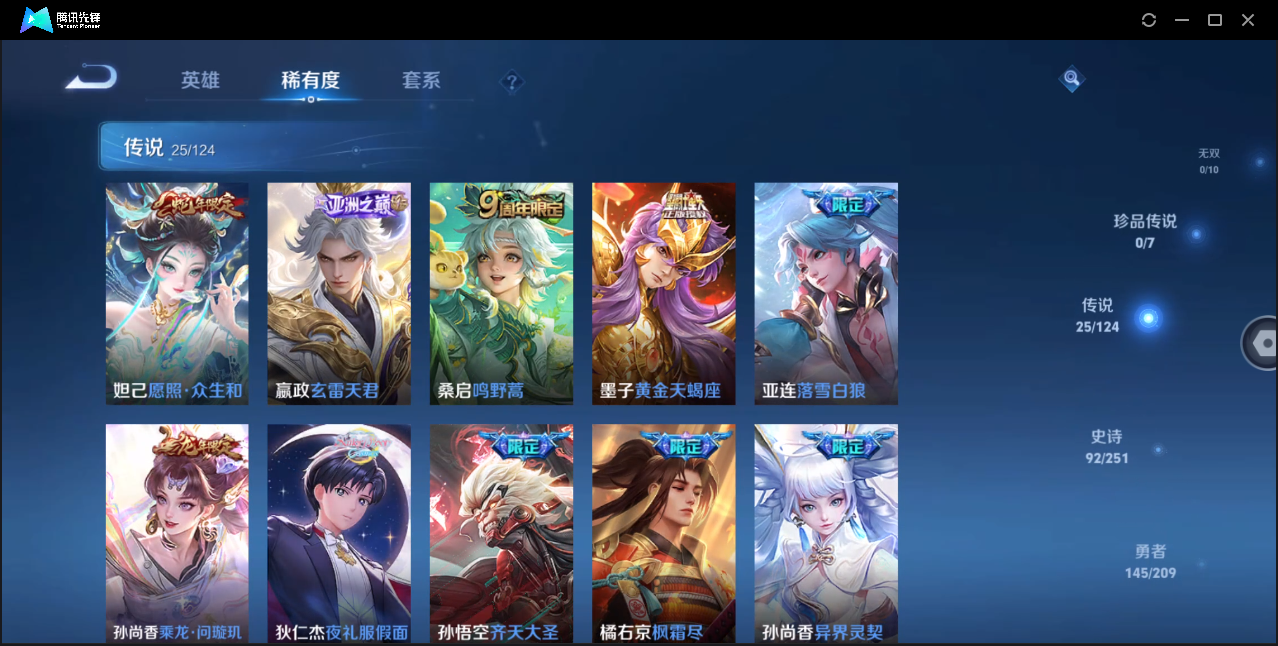View the 亚连 落雪白狼 skin card
This screenshot has height=646, width=1278.
[826, 294]
